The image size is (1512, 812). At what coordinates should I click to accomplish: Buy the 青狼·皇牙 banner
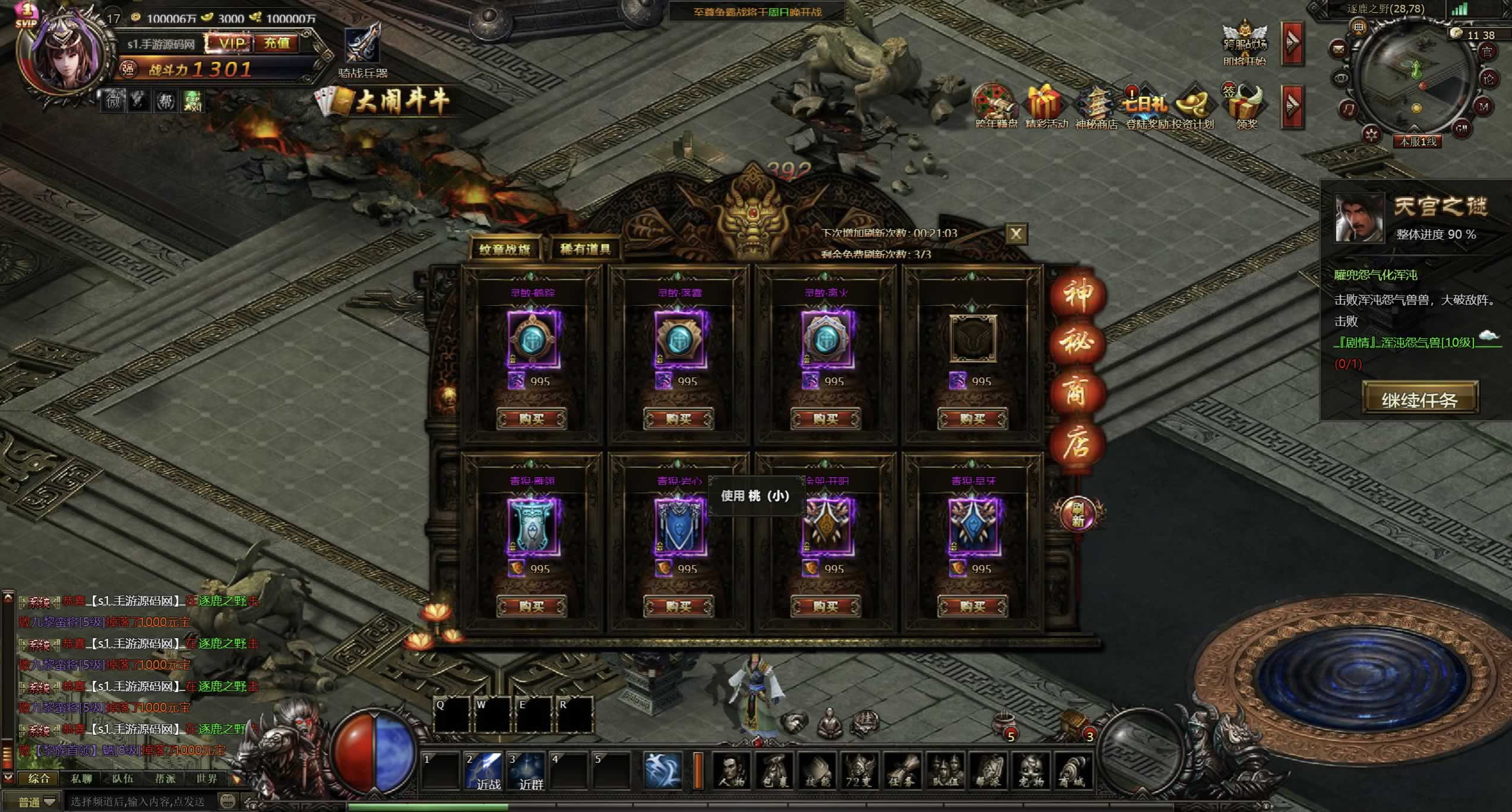(972, 607)
